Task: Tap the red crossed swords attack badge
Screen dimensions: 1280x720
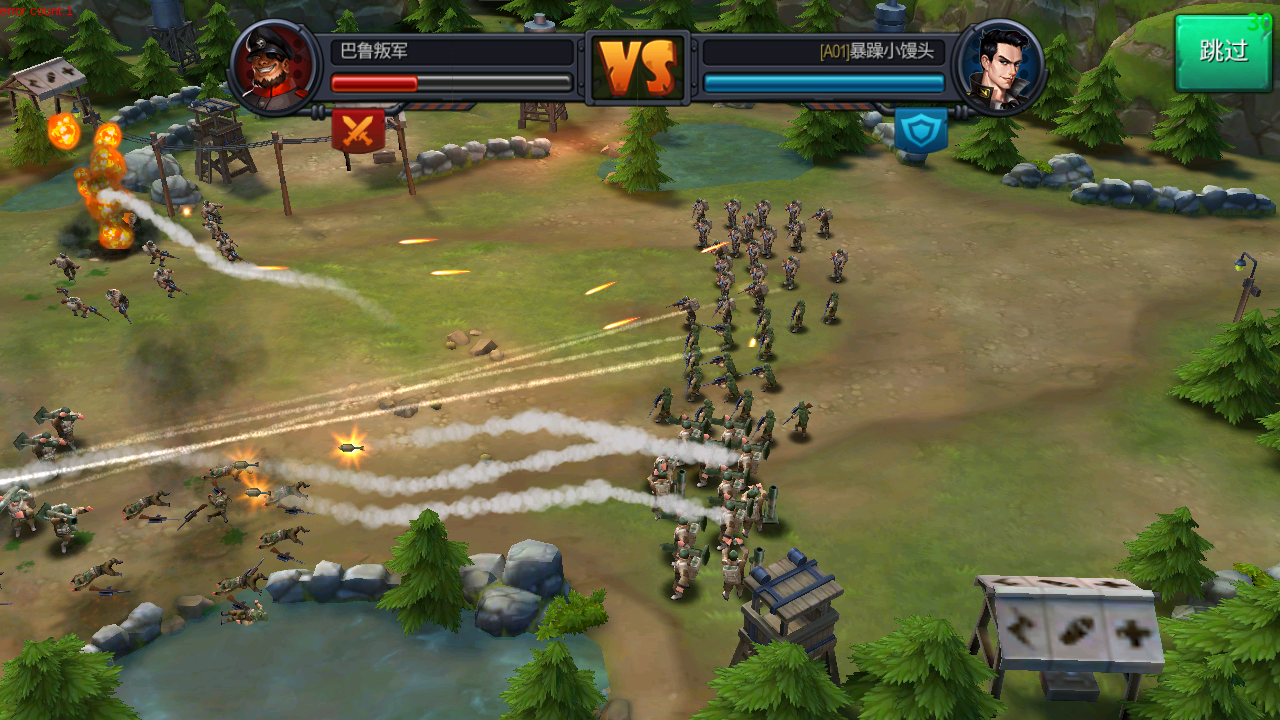Action: point(357,130)
